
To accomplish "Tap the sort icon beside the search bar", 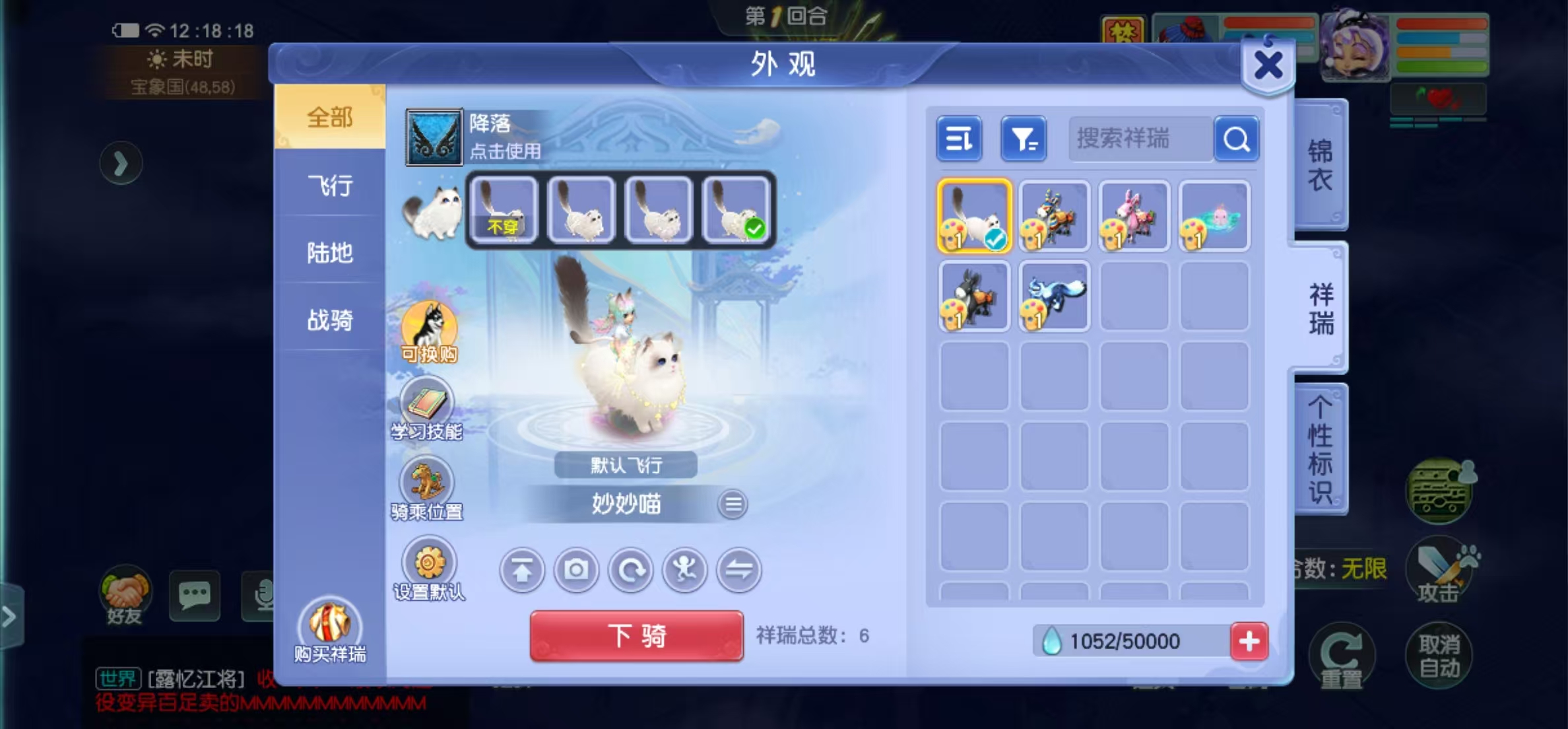I will [x=959, y=139].
